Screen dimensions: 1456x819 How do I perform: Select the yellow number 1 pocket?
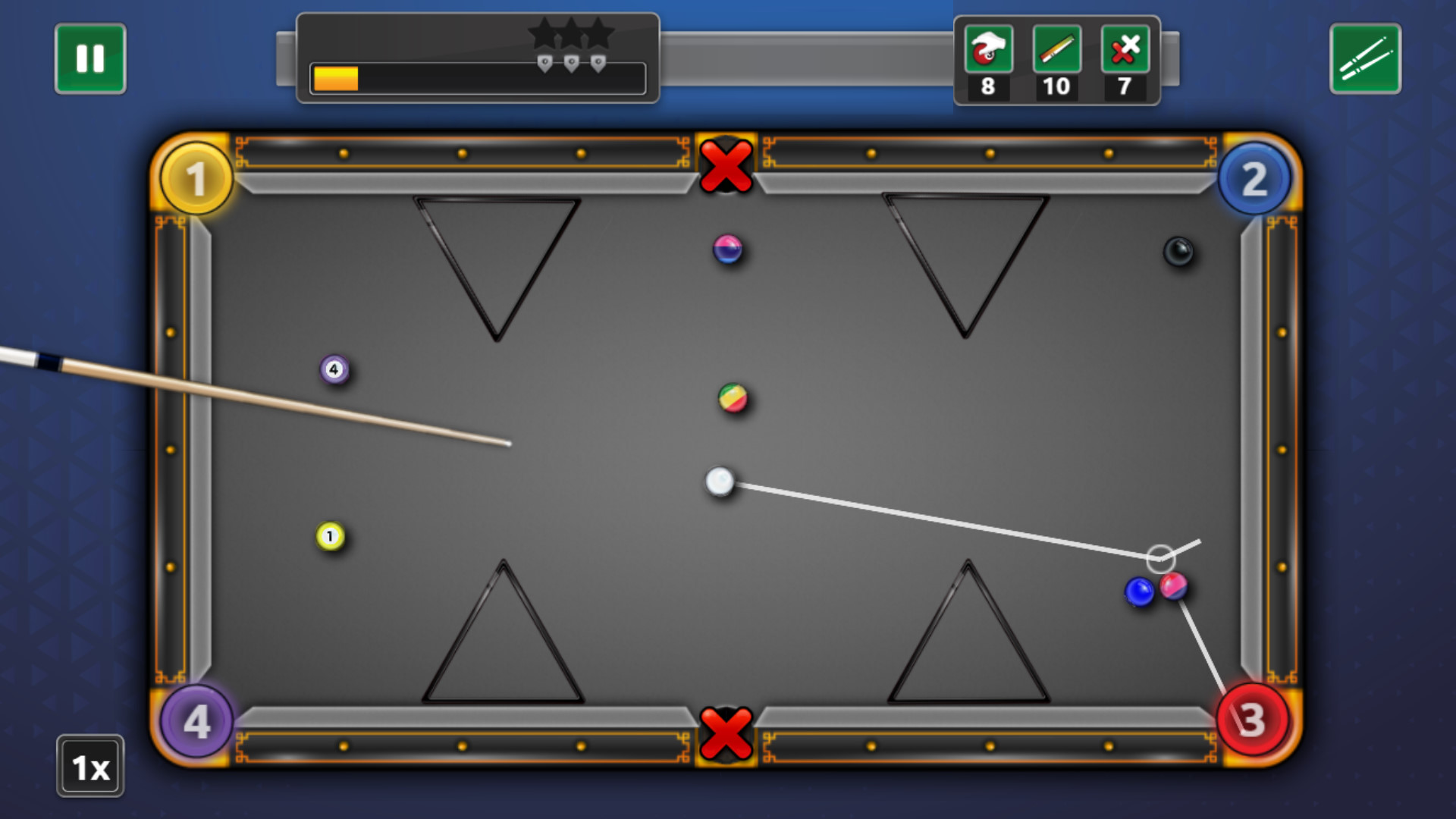(x=198, y=177)
